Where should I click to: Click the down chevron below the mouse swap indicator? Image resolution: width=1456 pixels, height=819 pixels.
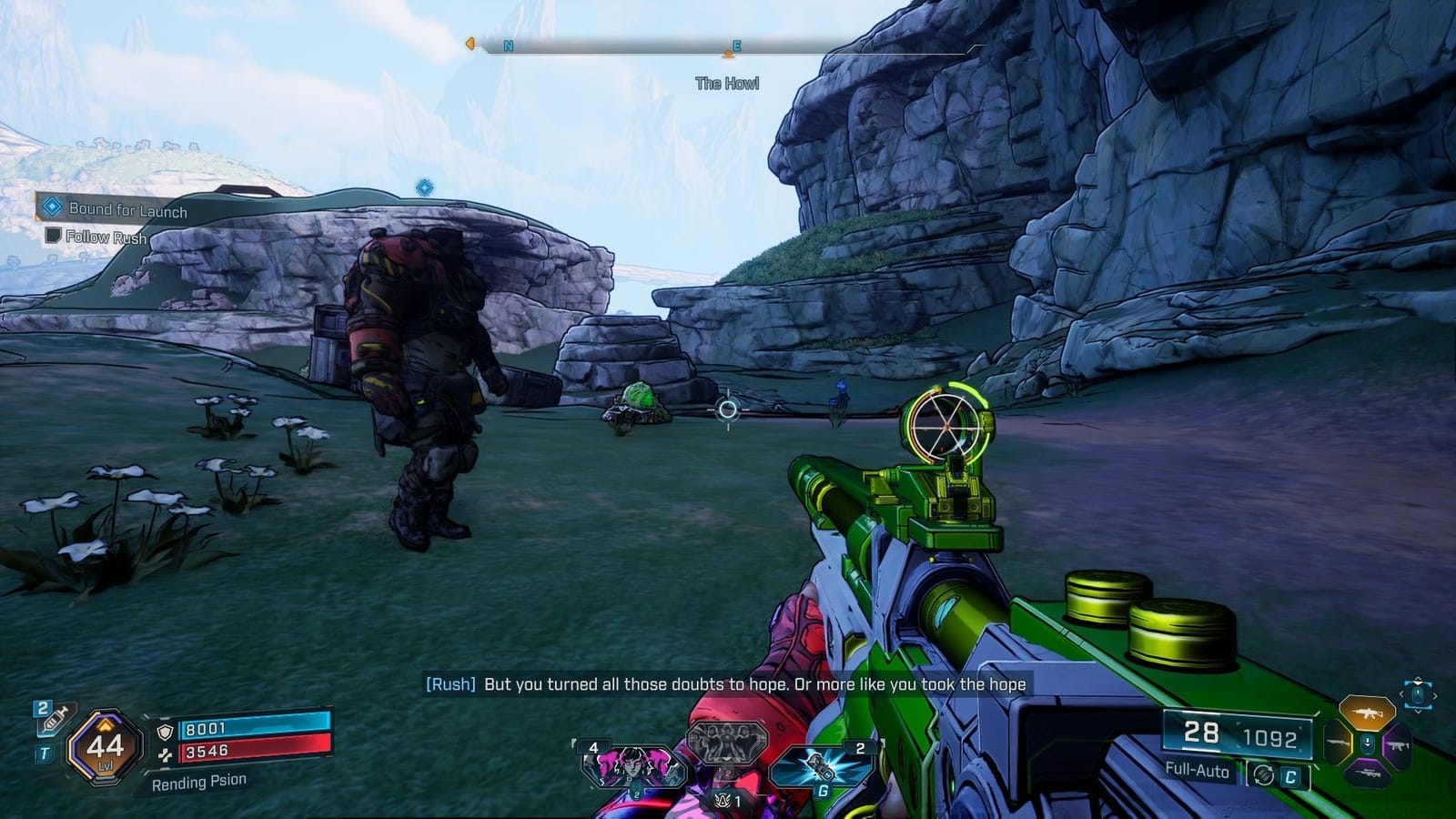pyautogui.click(x=1418, y=712)
